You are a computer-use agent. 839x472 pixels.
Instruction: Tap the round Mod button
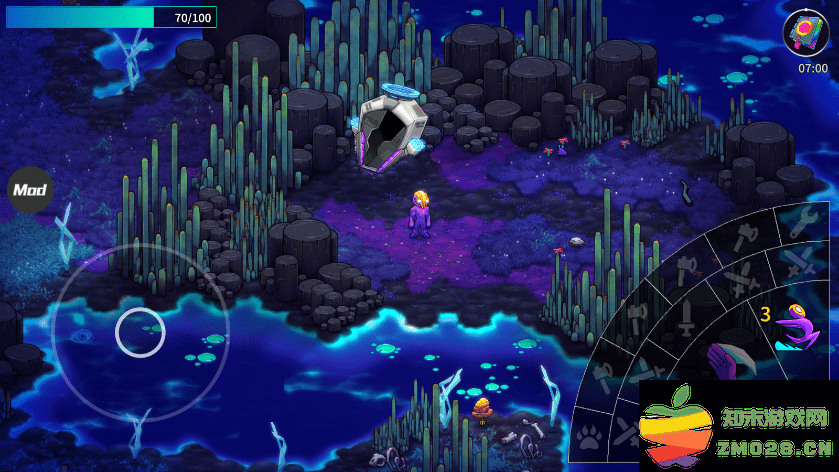tap(30, 189)
